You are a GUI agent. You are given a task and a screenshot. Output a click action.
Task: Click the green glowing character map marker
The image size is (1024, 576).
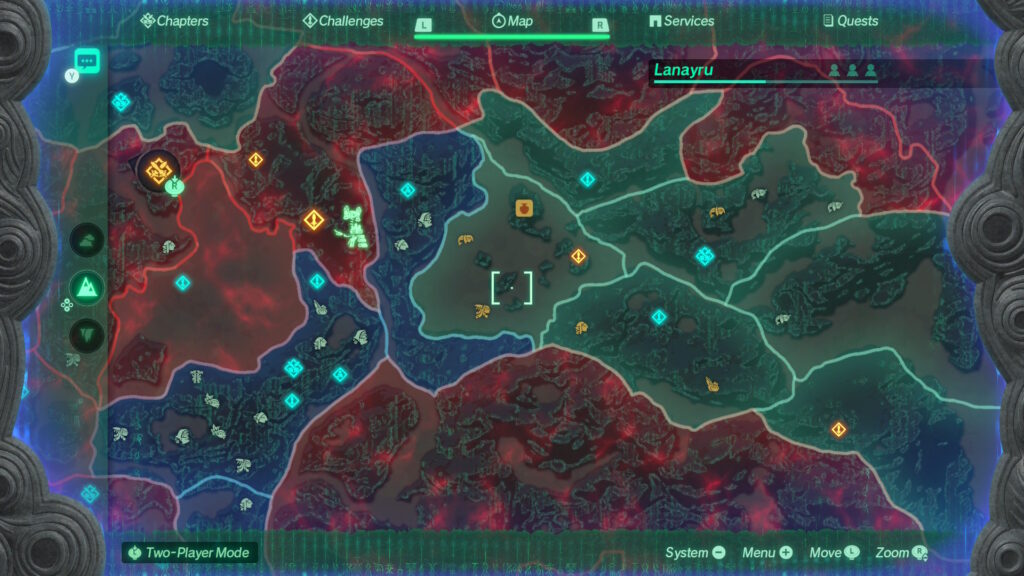coord(353,226)
